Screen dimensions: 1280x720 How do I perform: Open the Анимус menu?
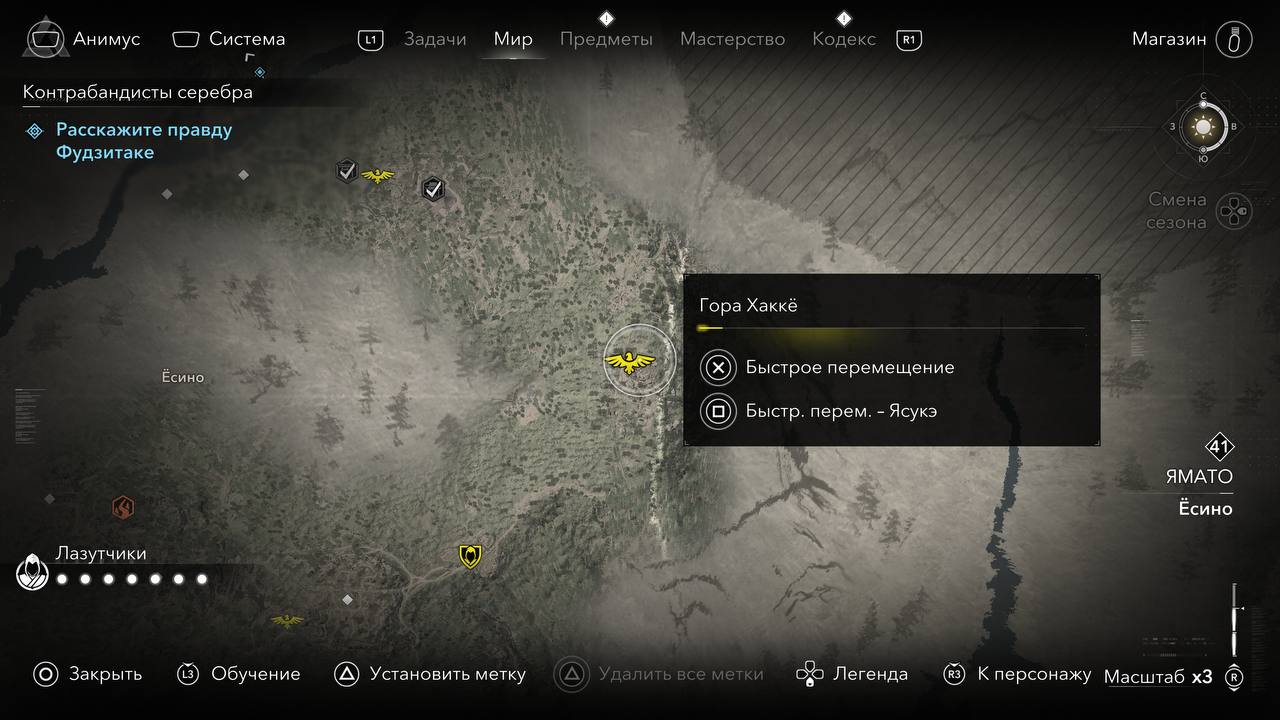84,40
